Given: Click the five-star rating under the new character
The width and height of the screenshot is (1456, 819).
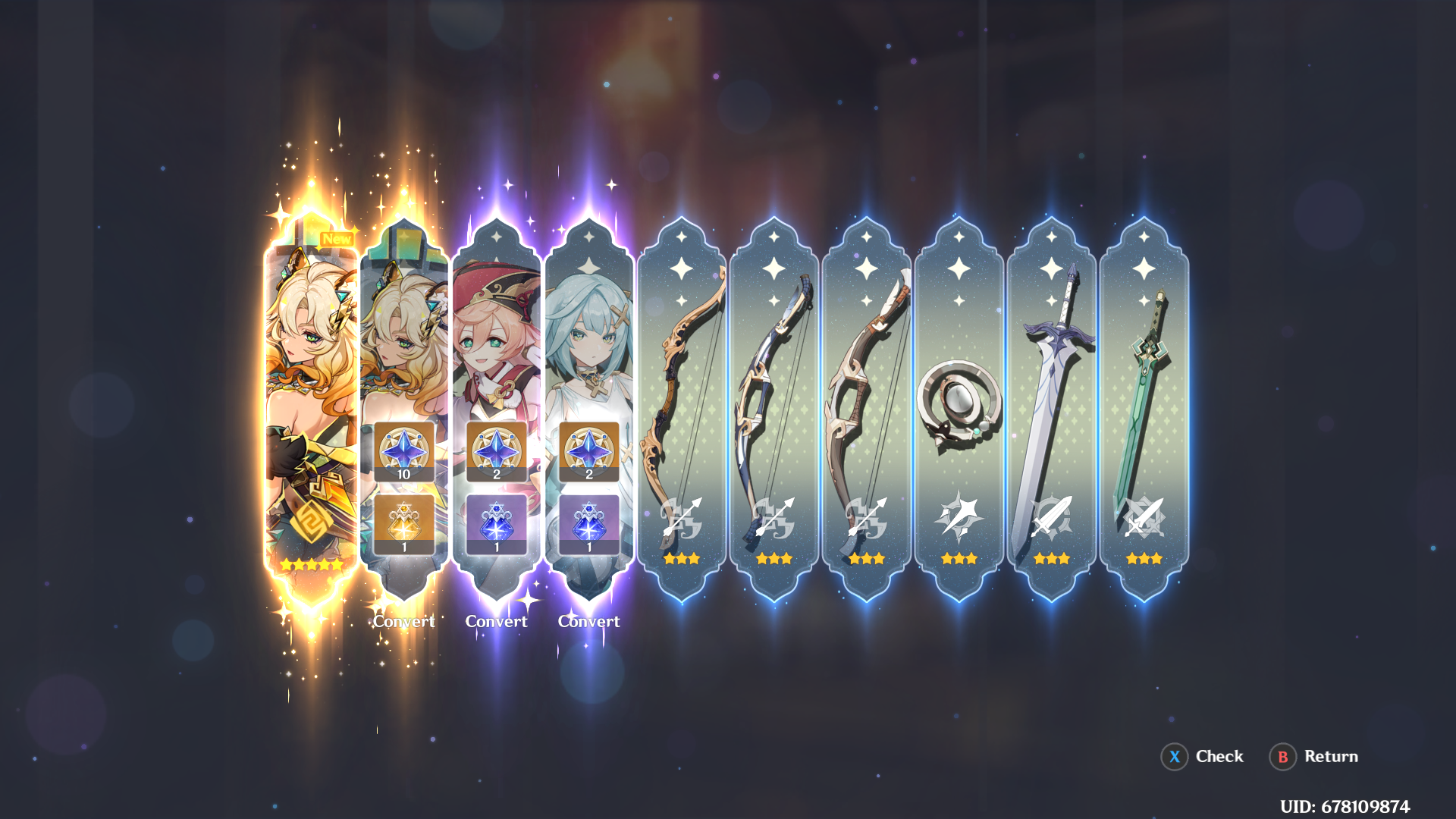Looking at the screenshot, I should [312, 563].
